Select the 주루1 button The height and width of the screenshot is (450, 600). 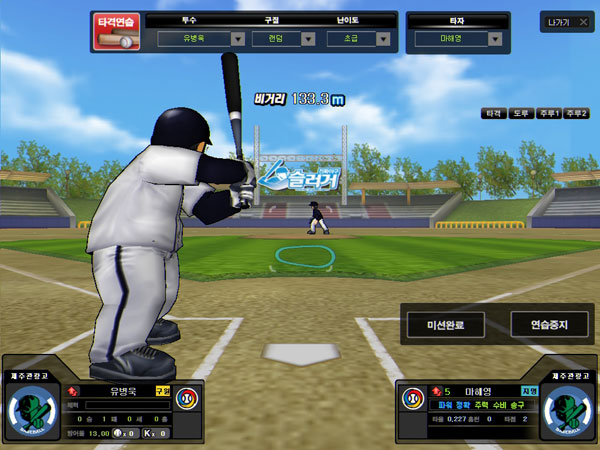tap(548, 114)
